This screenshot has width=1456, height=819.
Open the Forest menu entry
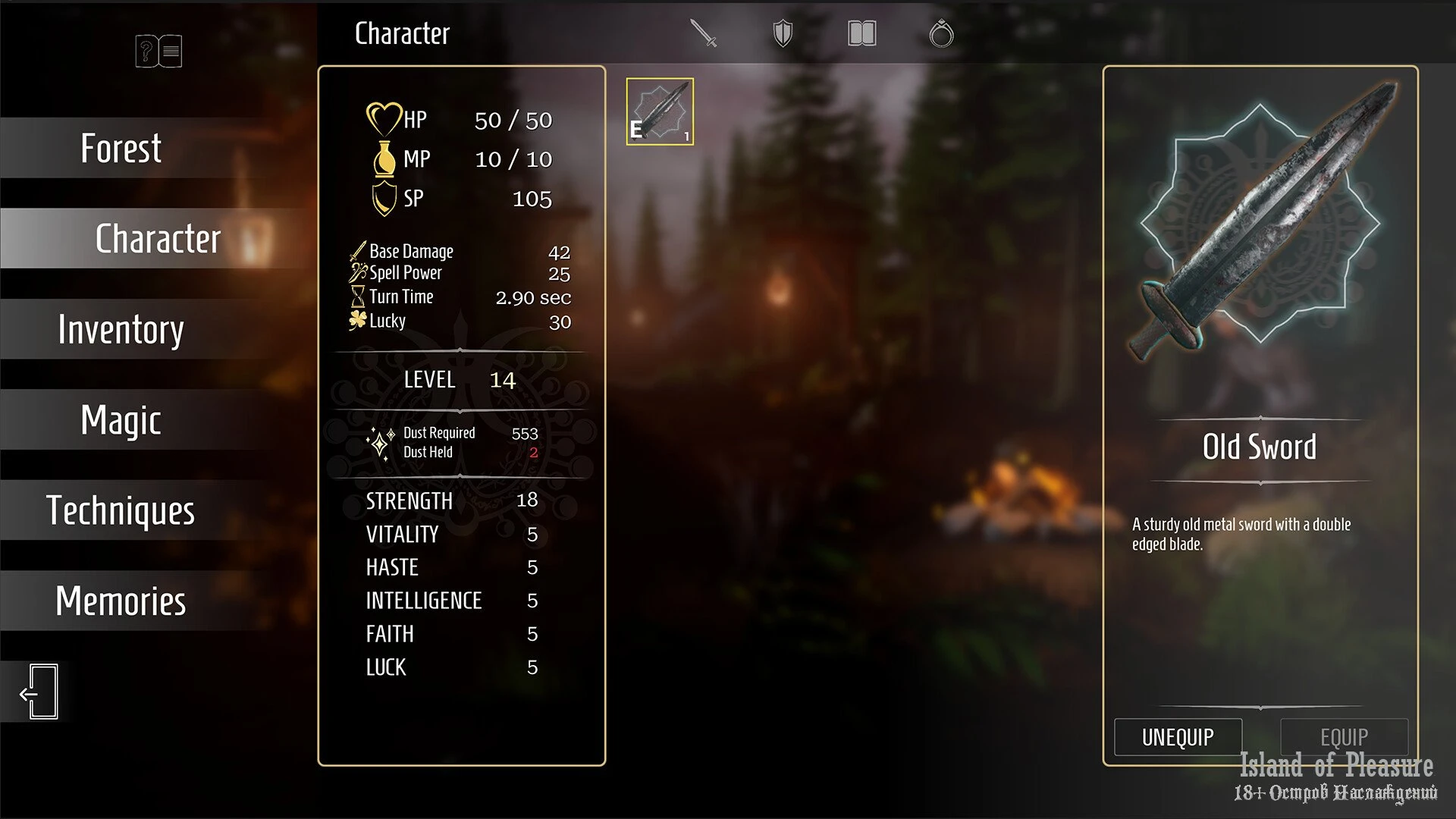121,148
